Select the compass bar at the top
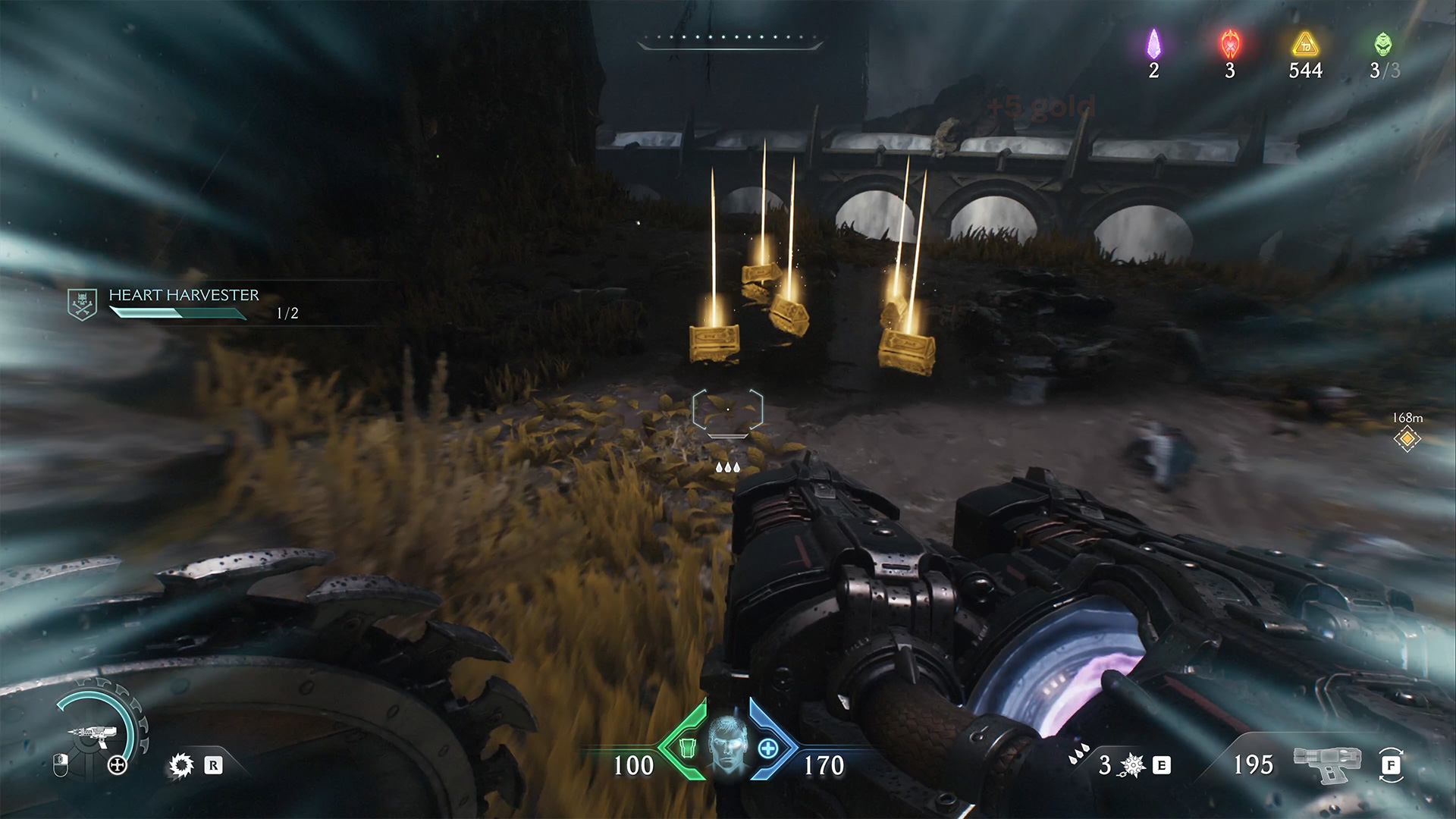 pyautogui.click(x=730, y=40)
